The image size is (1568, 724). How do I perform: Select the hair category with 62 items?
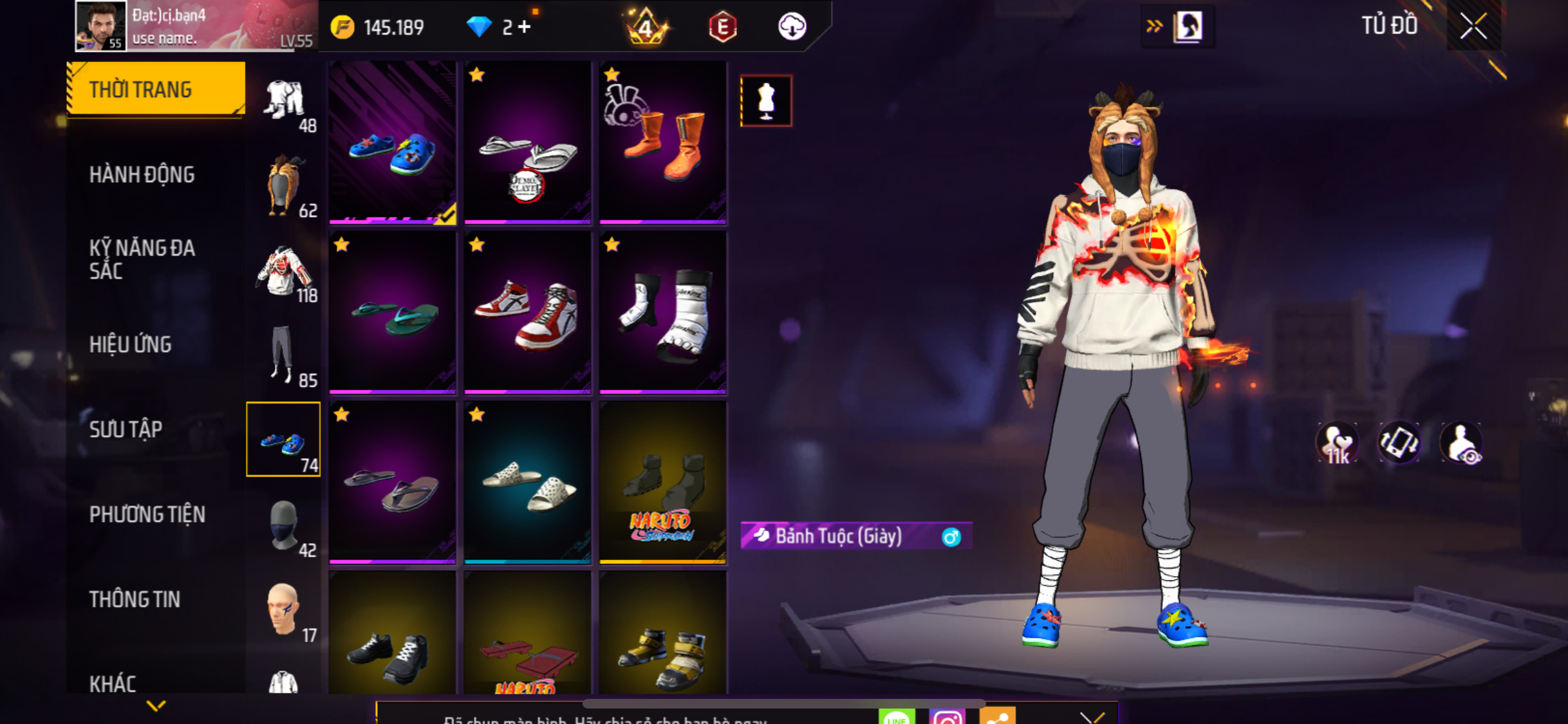tap(284, 186)
